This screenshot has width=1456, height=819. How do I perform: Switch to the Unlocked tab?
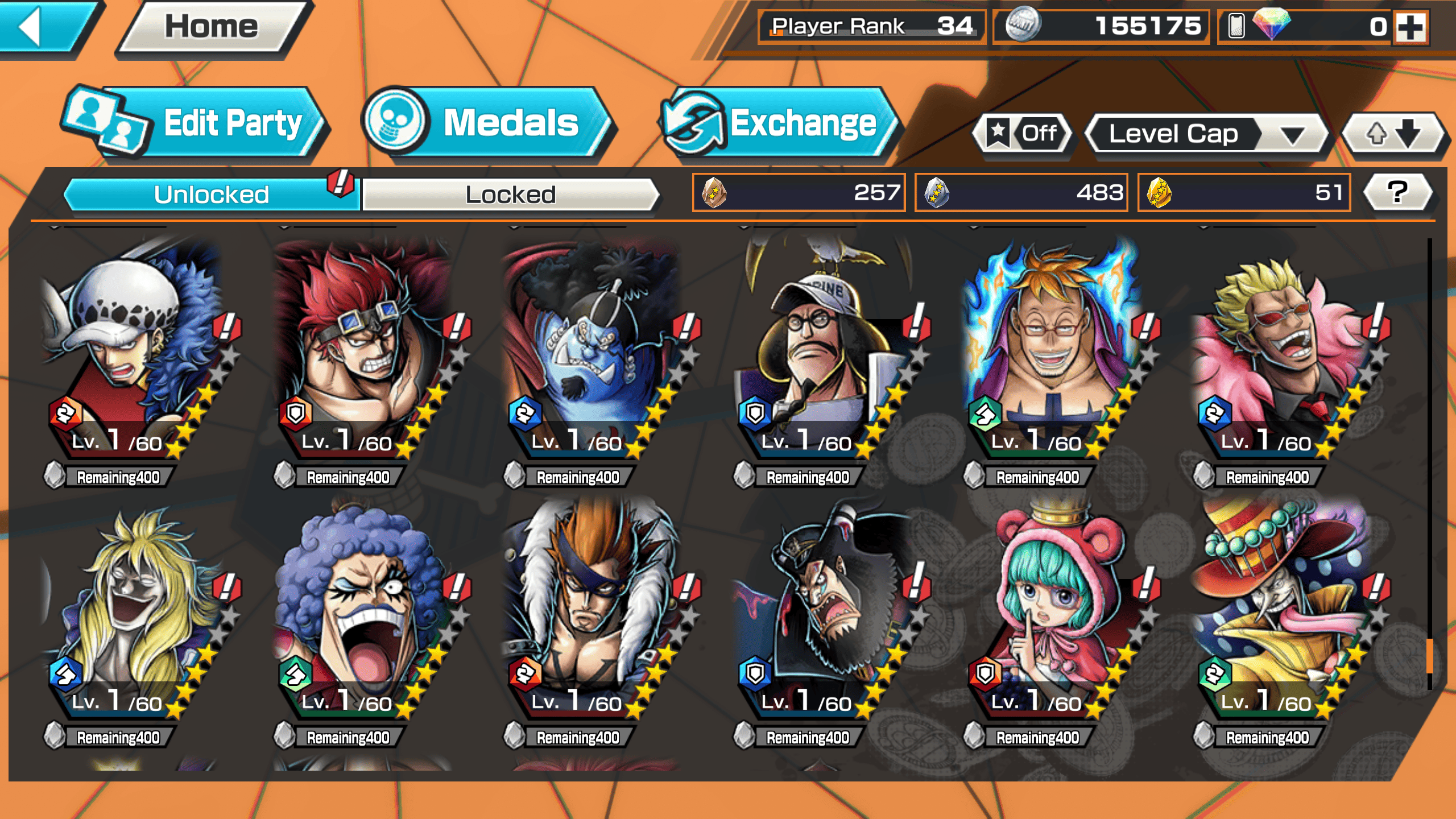211,195
